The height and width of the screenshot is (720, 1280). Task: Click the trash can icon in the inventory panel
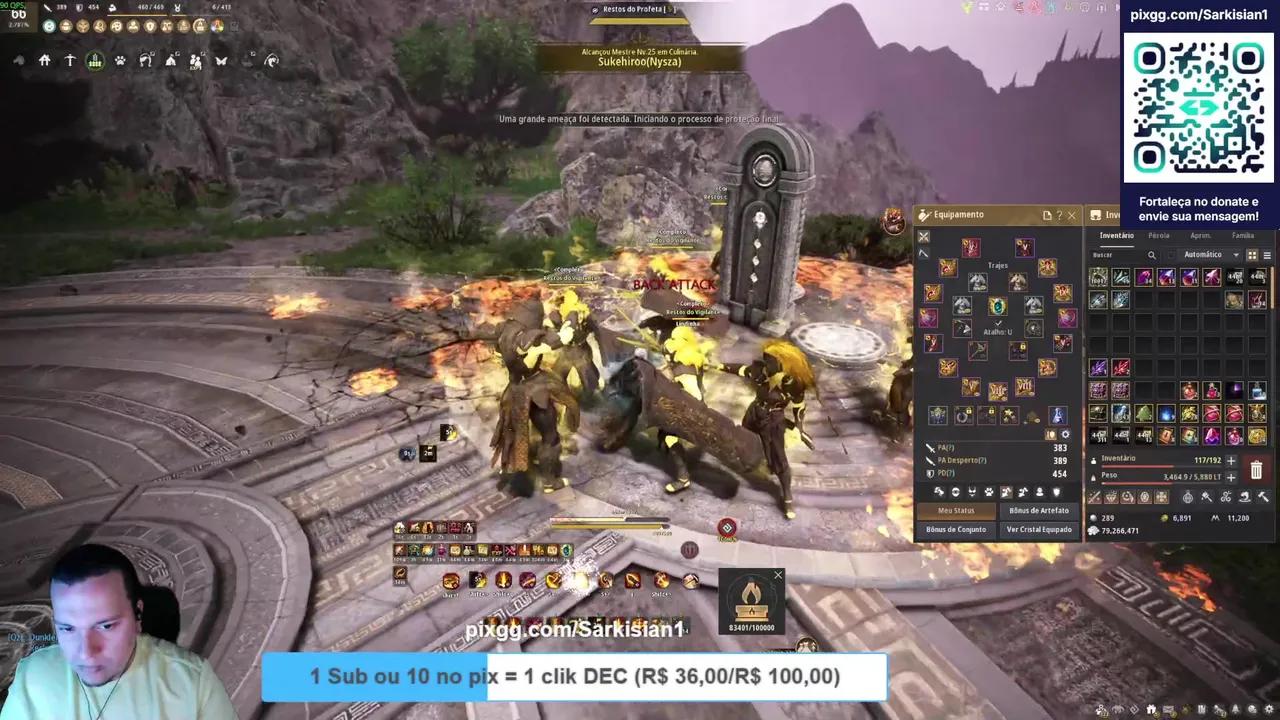click(x=1256, y=470)
